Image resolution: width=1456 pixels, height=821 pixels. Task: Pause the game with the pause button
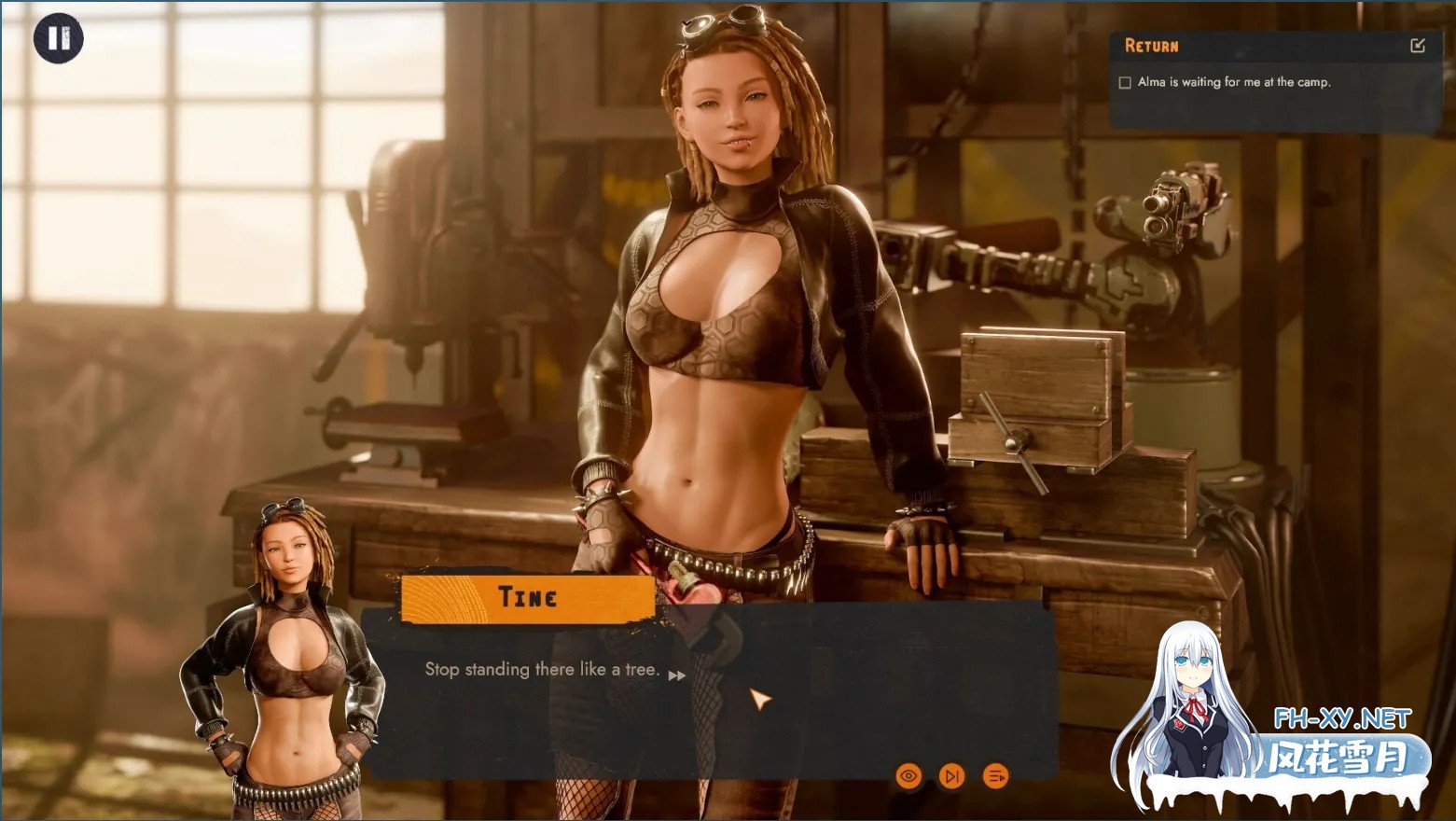coord(58,38)
